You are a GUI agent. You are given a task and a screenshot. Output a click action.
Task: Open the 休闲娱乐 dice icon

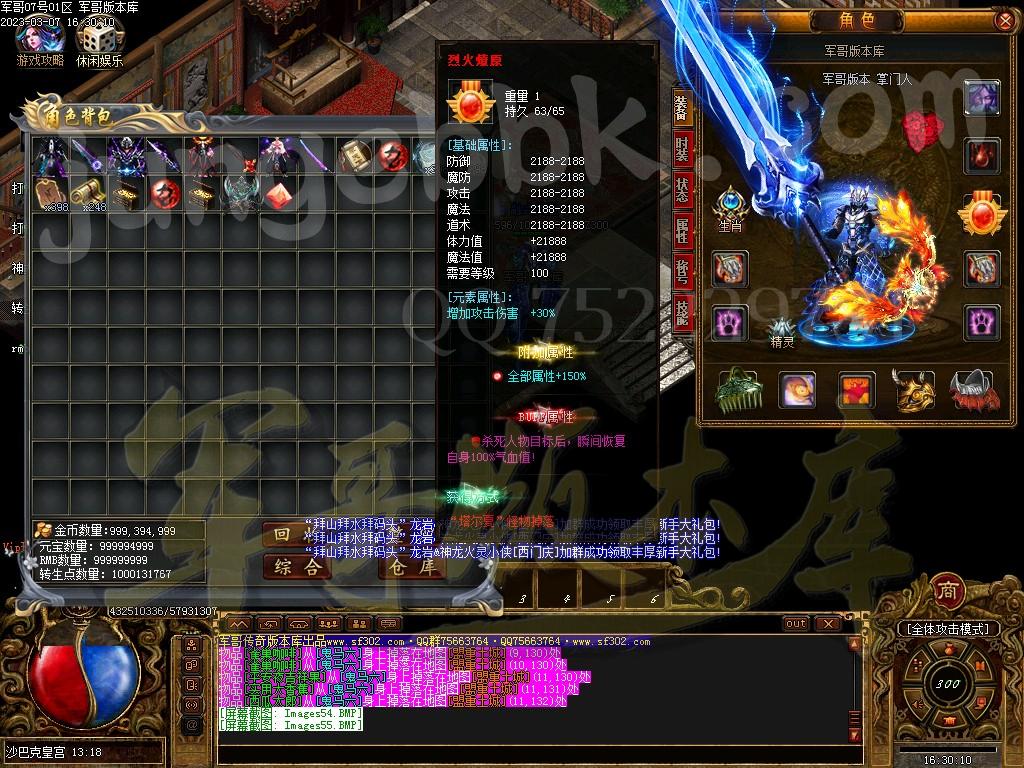point(99,40)
